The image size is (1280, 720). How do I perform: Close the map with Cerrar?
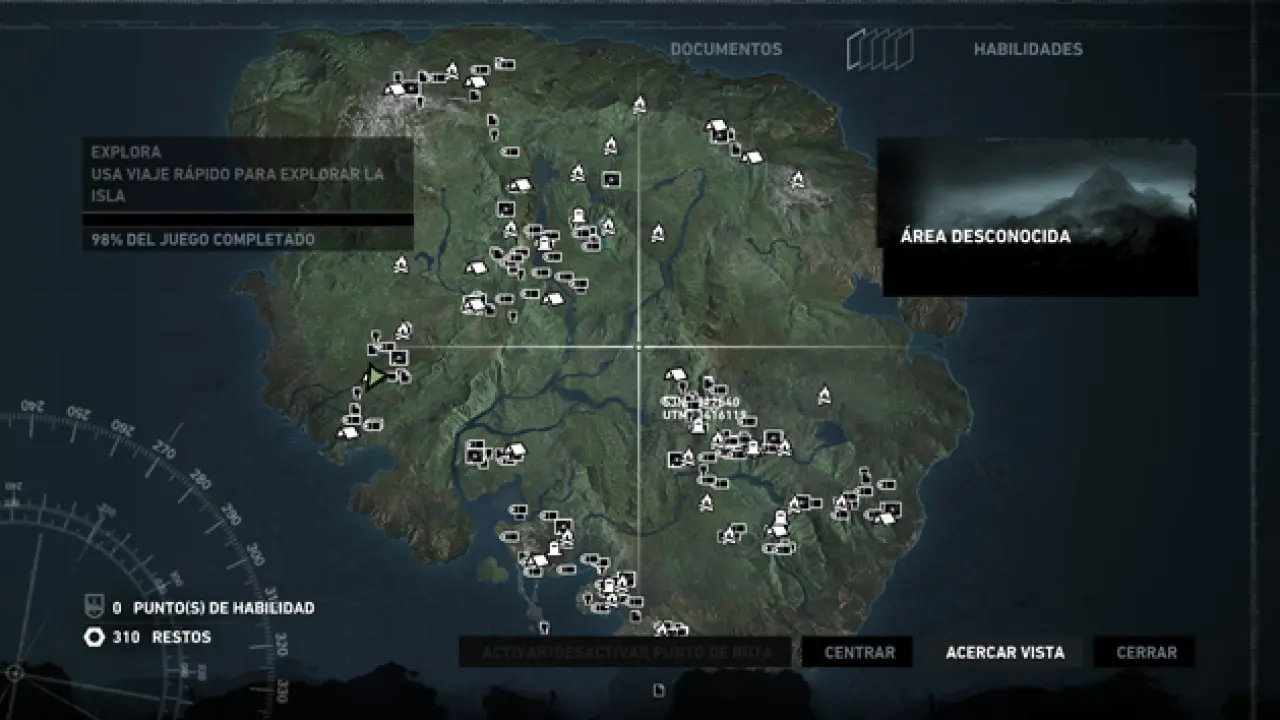click(x=1146, y=653)
